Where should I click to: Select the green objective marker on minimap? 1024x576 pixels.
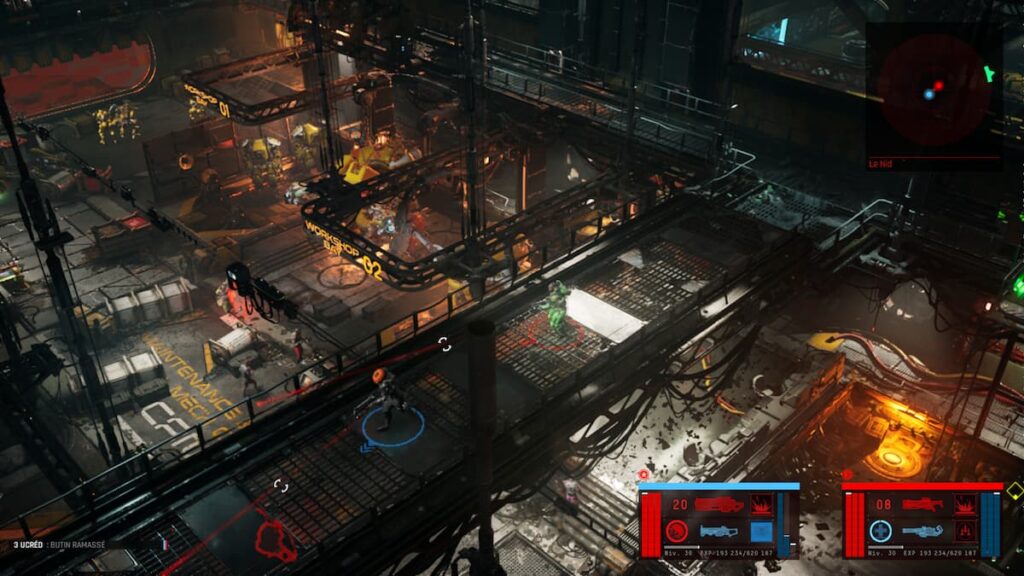(989, 73)
